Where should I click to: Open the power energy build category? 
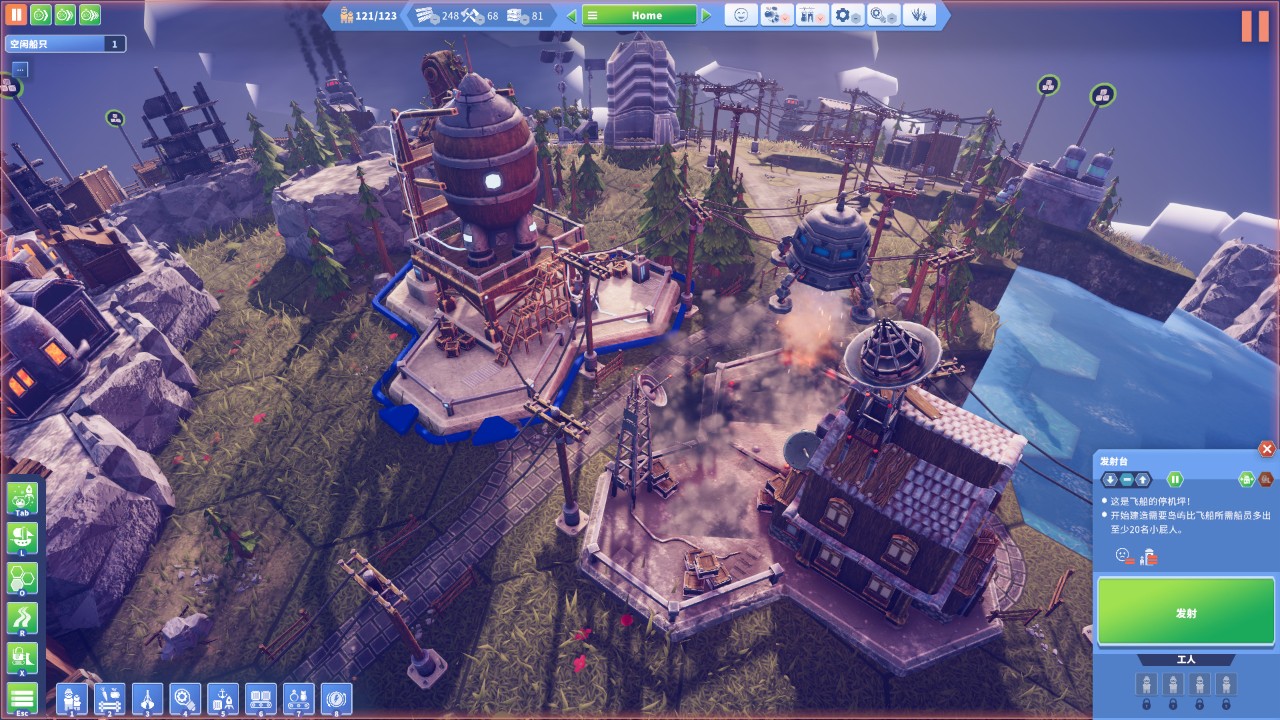pos(336,698)
